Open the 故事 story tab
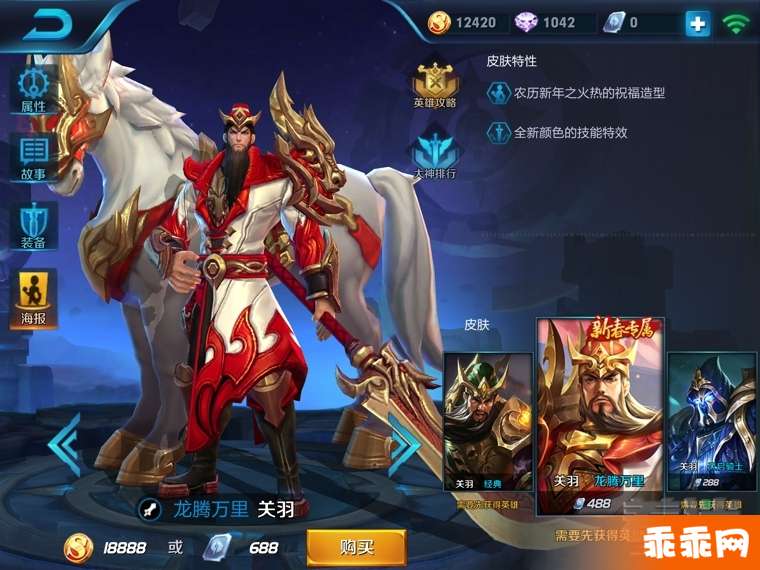Image resolution: width=760 pixels, height=570 pixels. coord(33,157)
